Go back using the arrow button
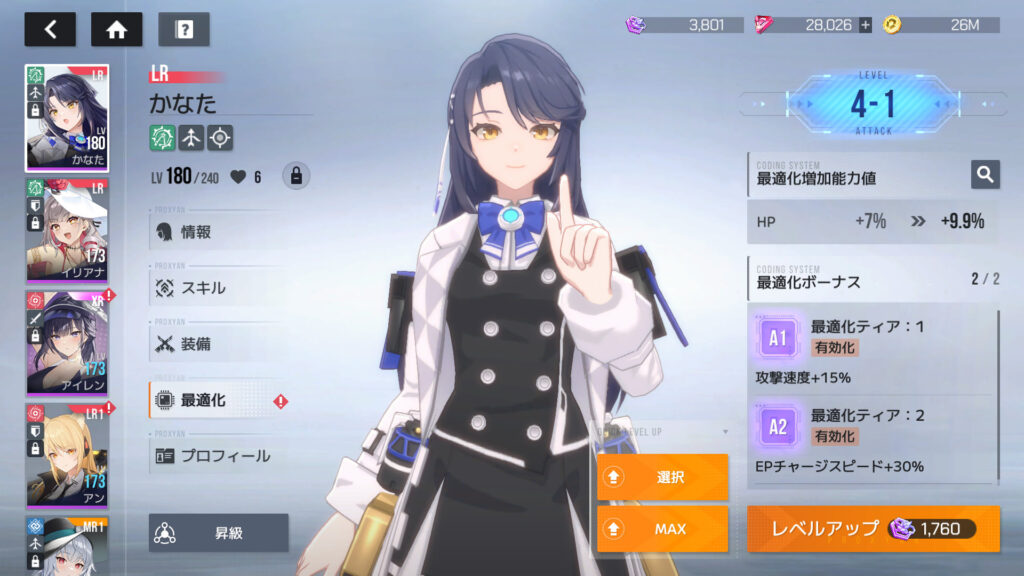The width and height of the screenshot is (1024, 576). click(x=50, y=29)
